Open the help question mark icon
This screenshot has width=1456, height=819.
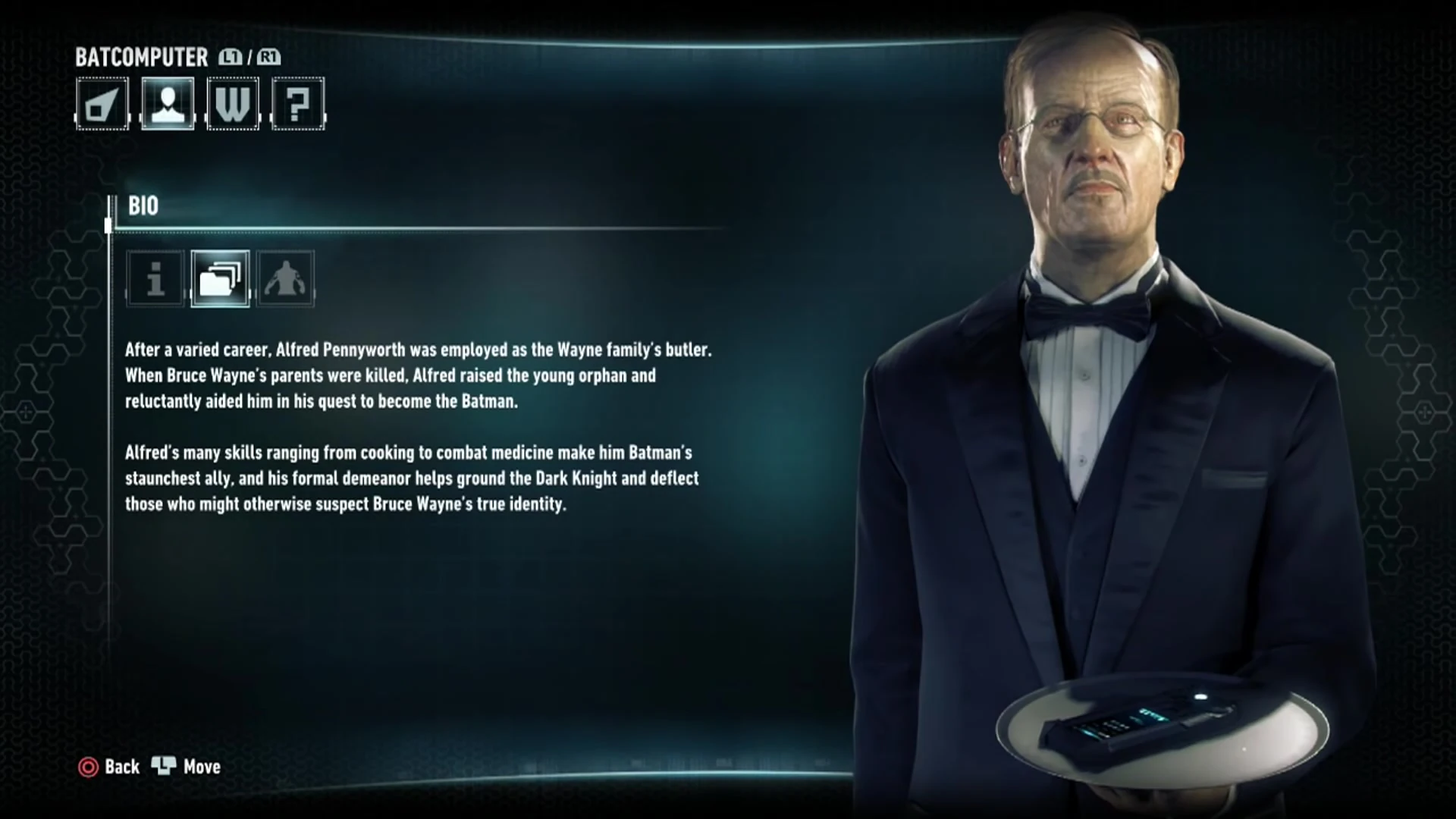[298, 104]
